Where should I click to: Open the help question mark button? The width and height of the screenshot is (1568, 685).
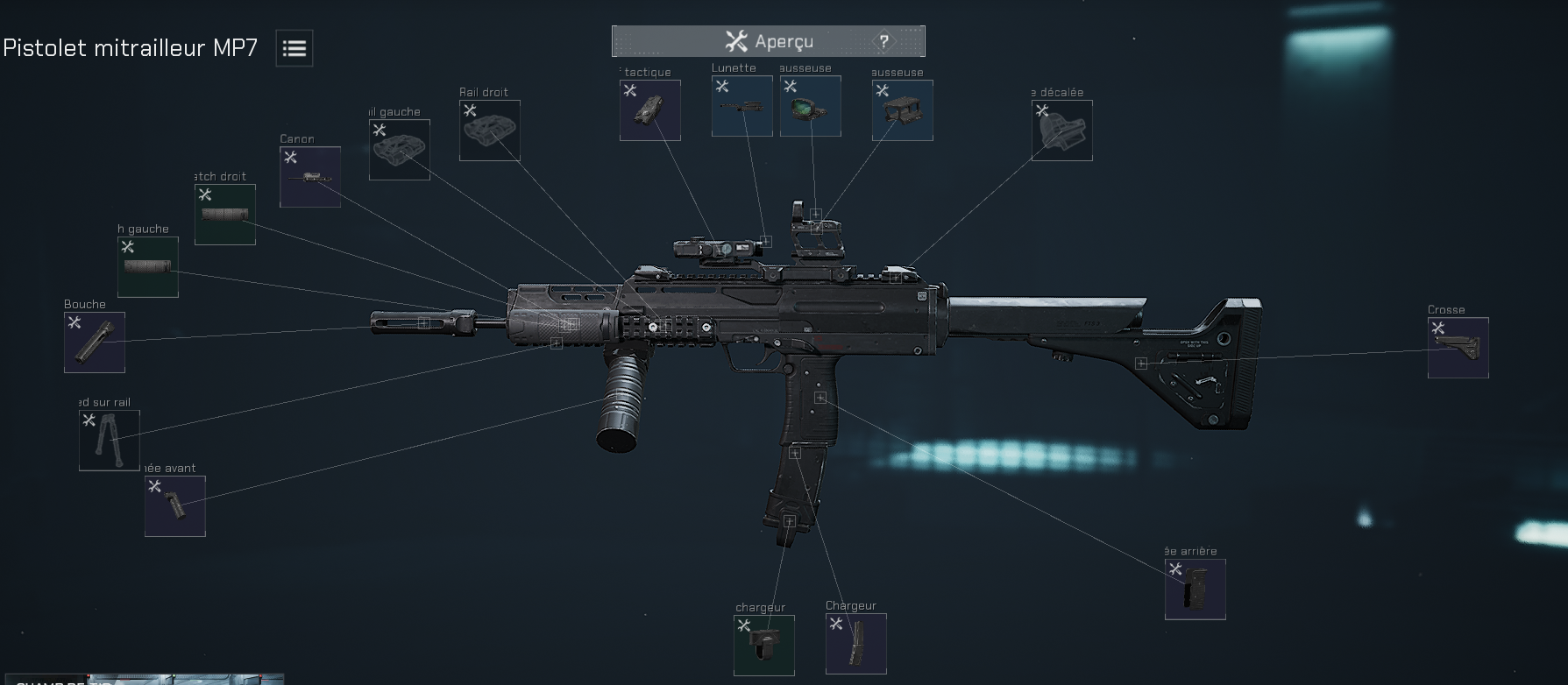pyautogui.click(x=883, y=40)
